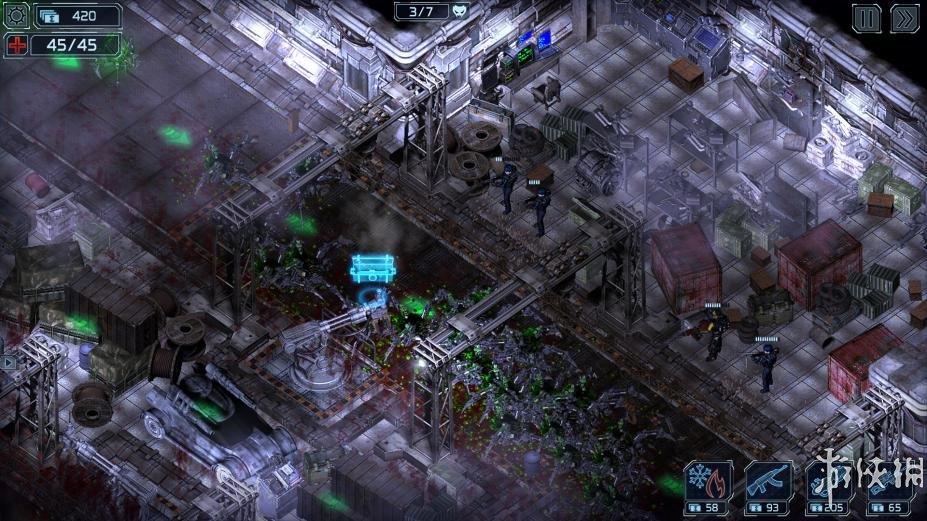Open the gear settings menu
This screenshot has height=521, width=927.
pyautogui.click(x=17, y=16)
